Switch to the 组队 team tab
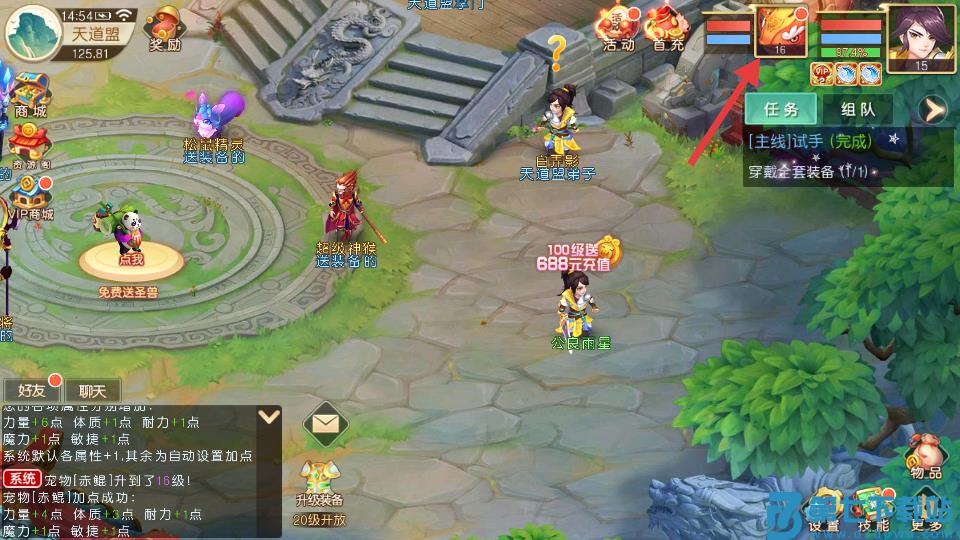Screen dimensions: 960x540 pyautogui.click(x=860, y=109)
